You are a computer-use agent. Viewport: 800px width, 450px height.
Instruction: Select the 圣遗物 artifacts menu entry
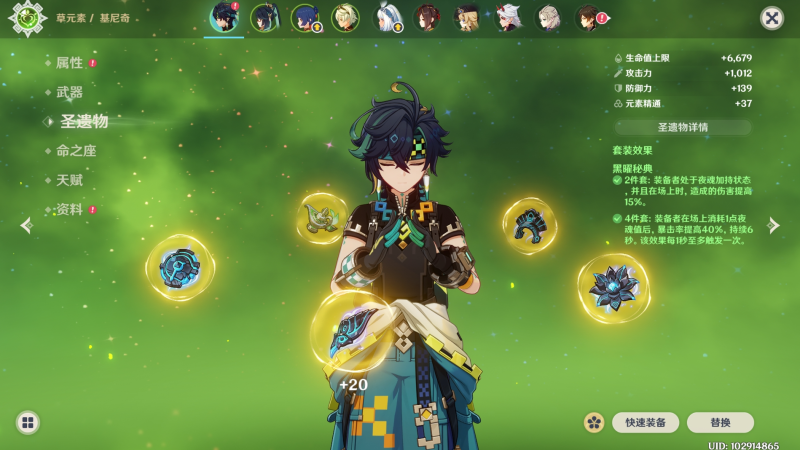83,121
